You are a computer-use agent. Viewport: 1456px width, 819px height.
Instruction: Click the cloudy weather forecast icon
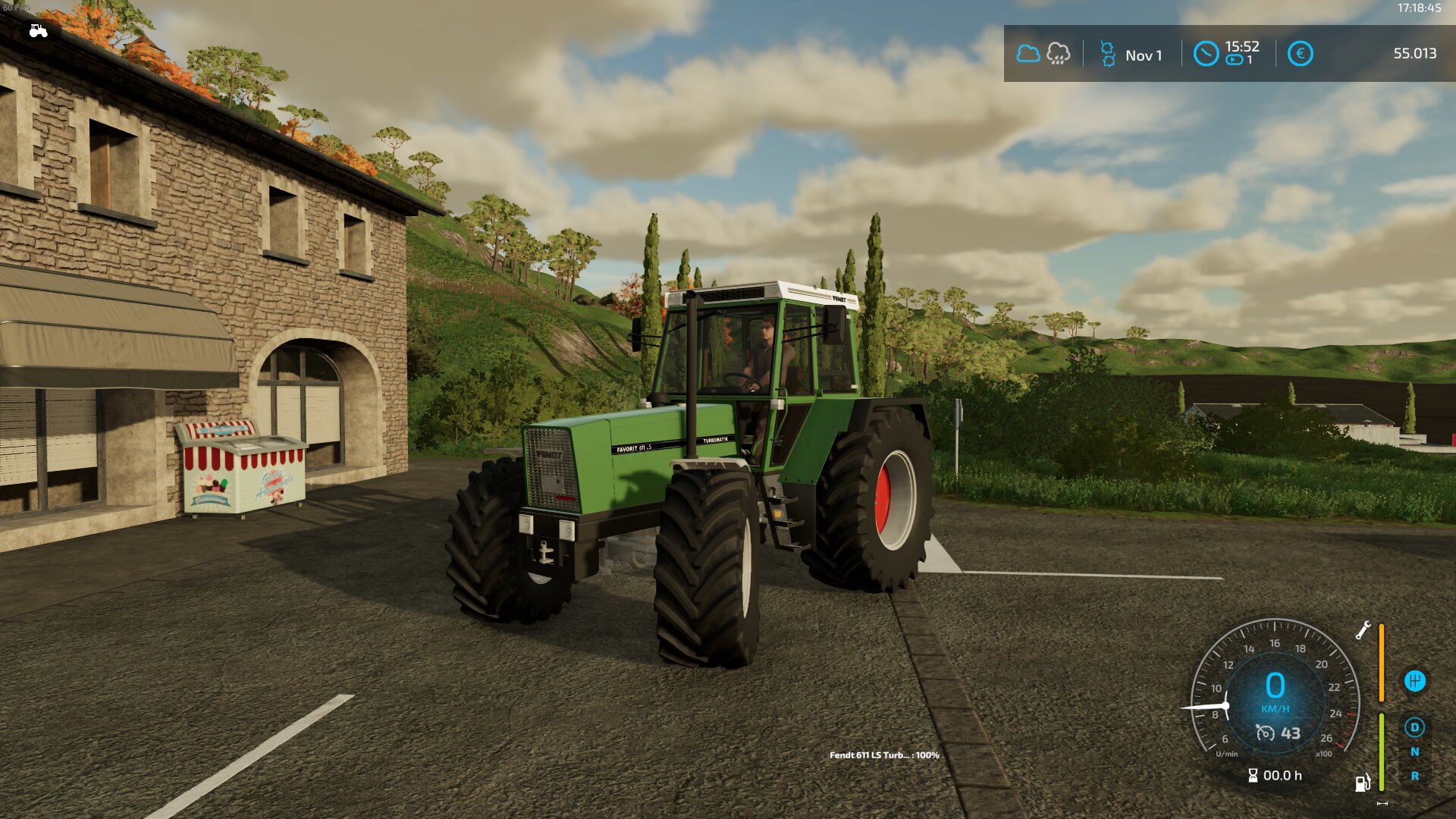pos(1028,54)
